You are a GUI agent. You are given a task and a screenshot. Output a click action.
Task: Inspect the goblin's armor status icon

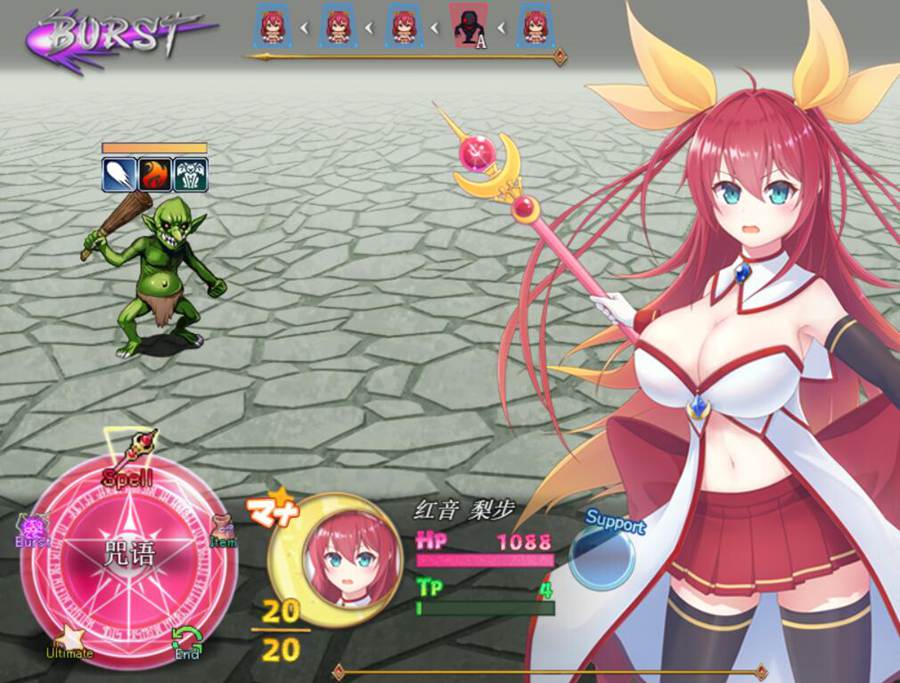(x=190, y=174)
